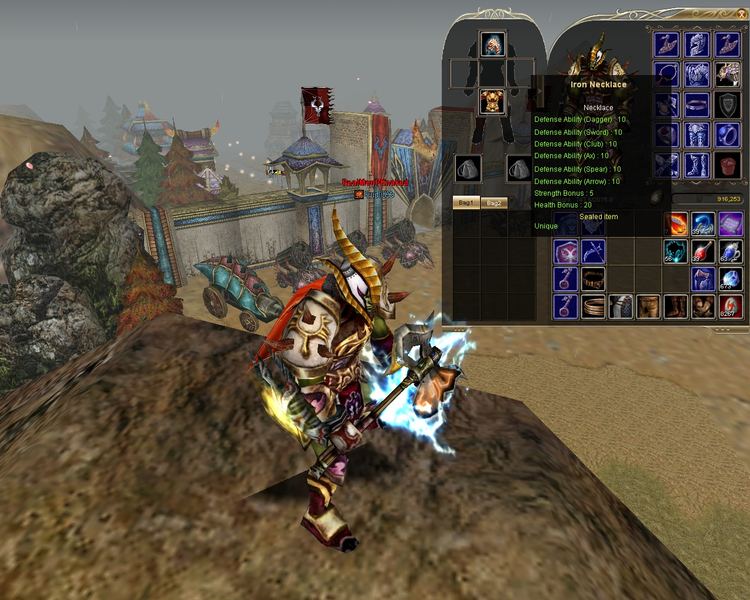Use the red potion flask
The height and width of the screenshot is (600, 750).
(x=703, y=252)
